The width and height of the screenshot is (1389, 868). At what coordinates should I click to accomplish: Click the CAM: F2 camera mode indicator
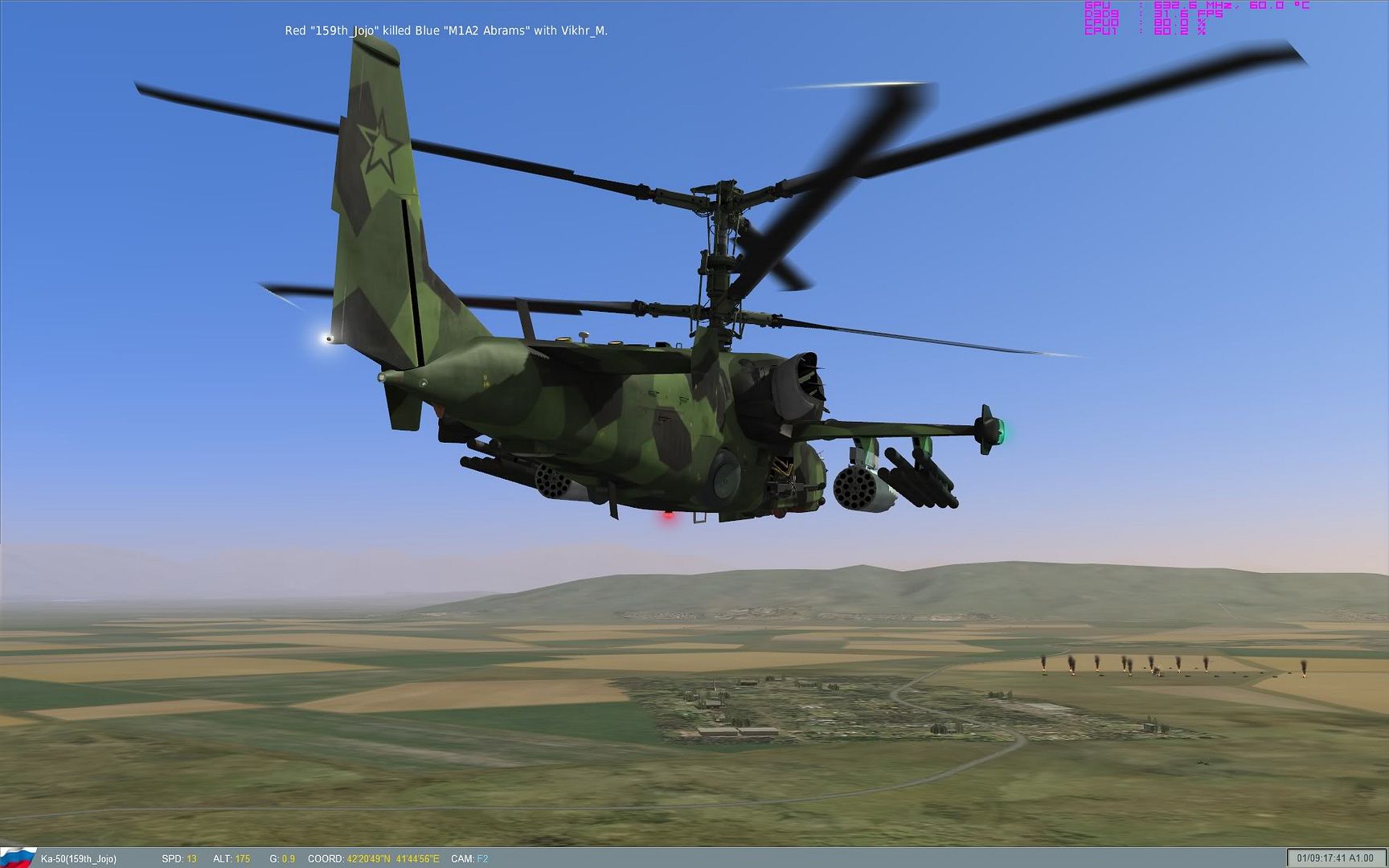click(471, 858)
